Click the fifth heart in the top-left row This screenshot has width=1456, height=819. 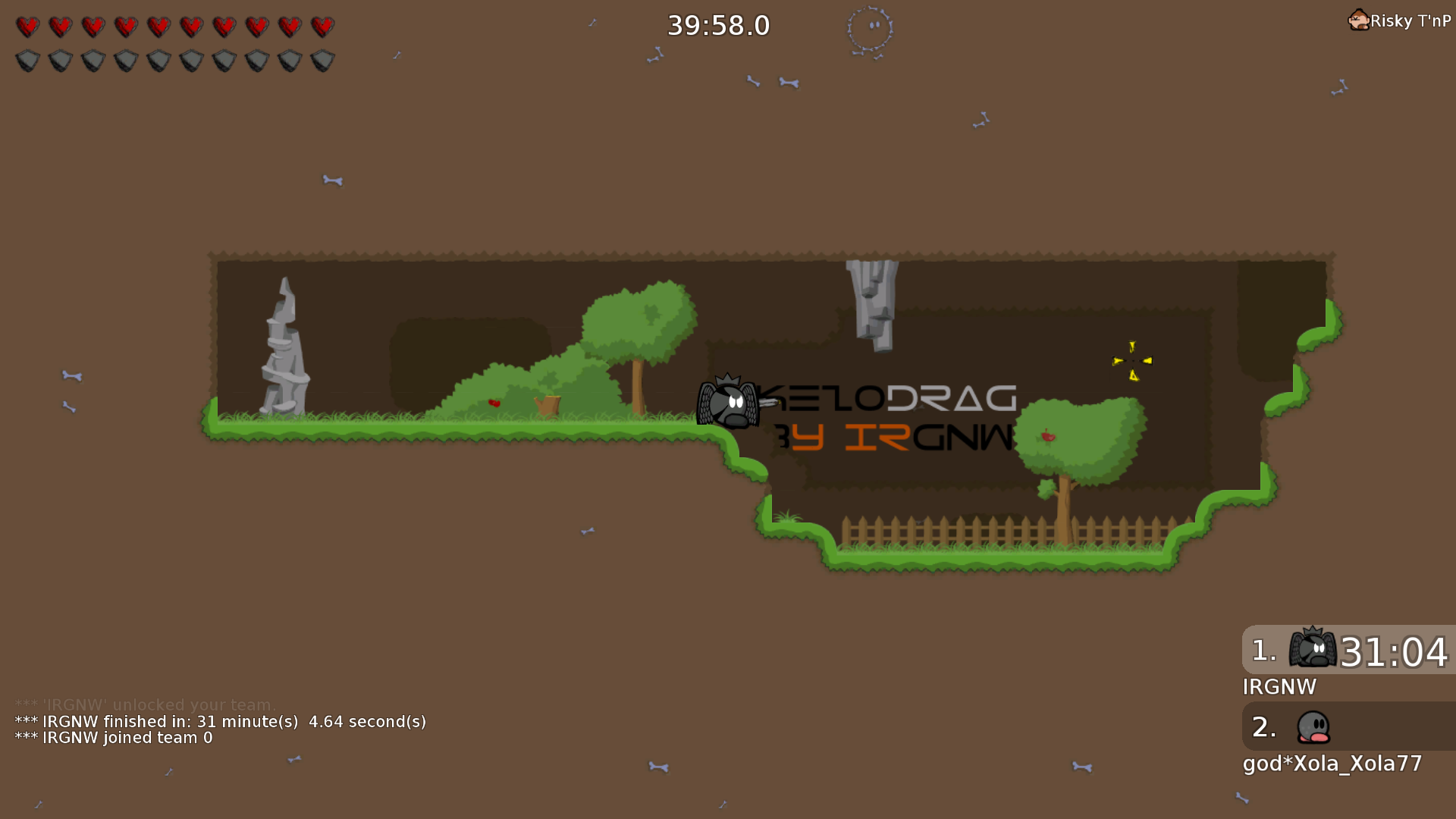(158, 25)
